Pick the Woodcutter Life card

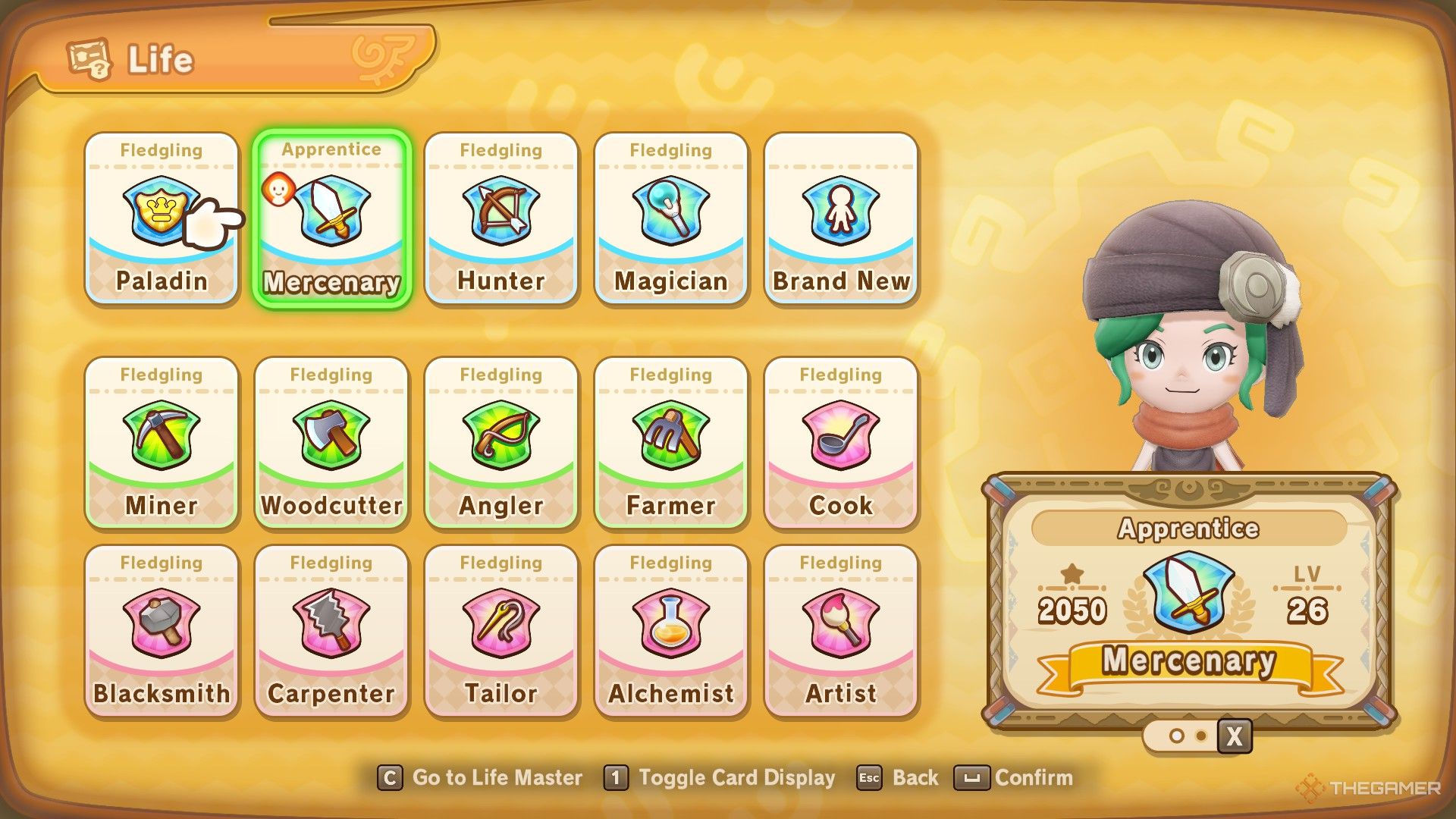pyautogui.click(x=331, y=443)
